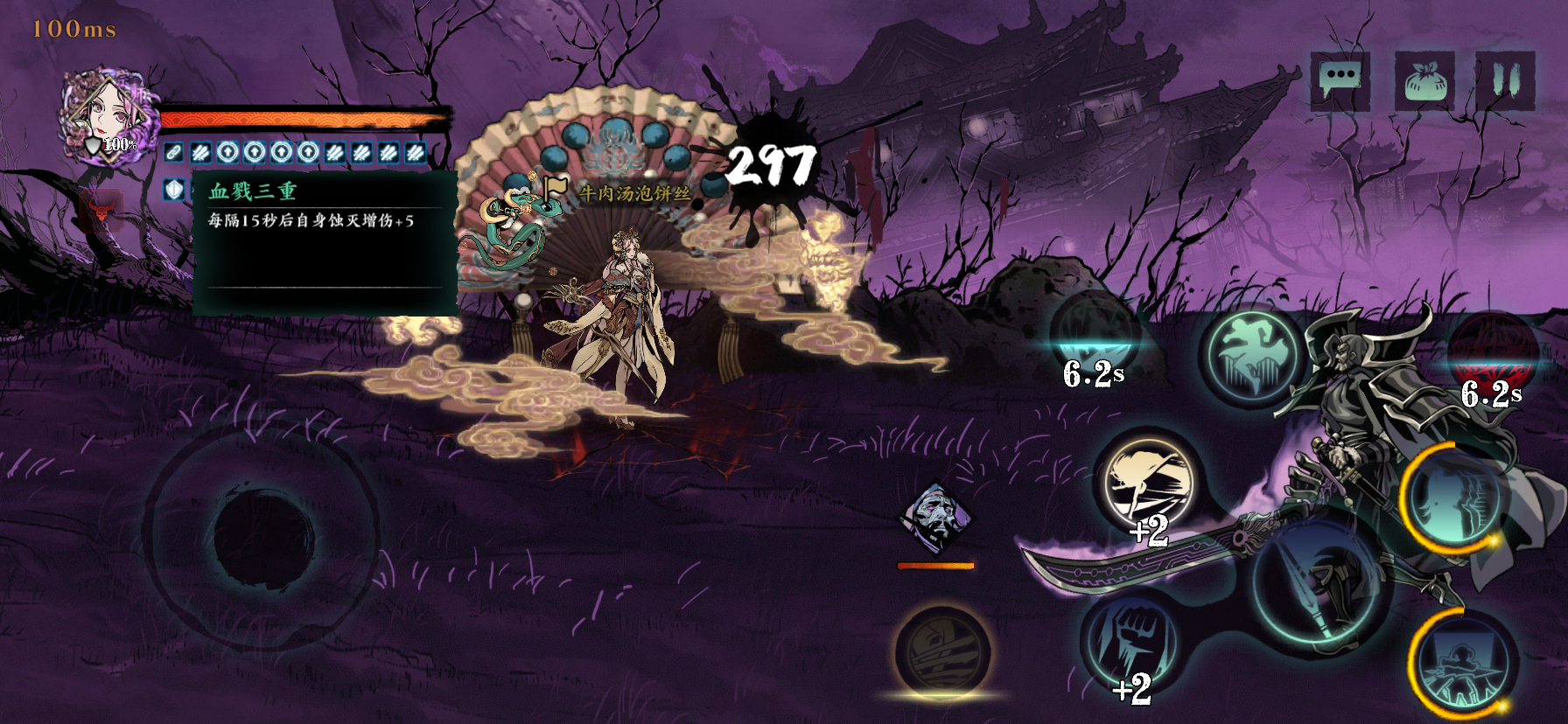Select the masked enemy target portrait

coord(935,518)
